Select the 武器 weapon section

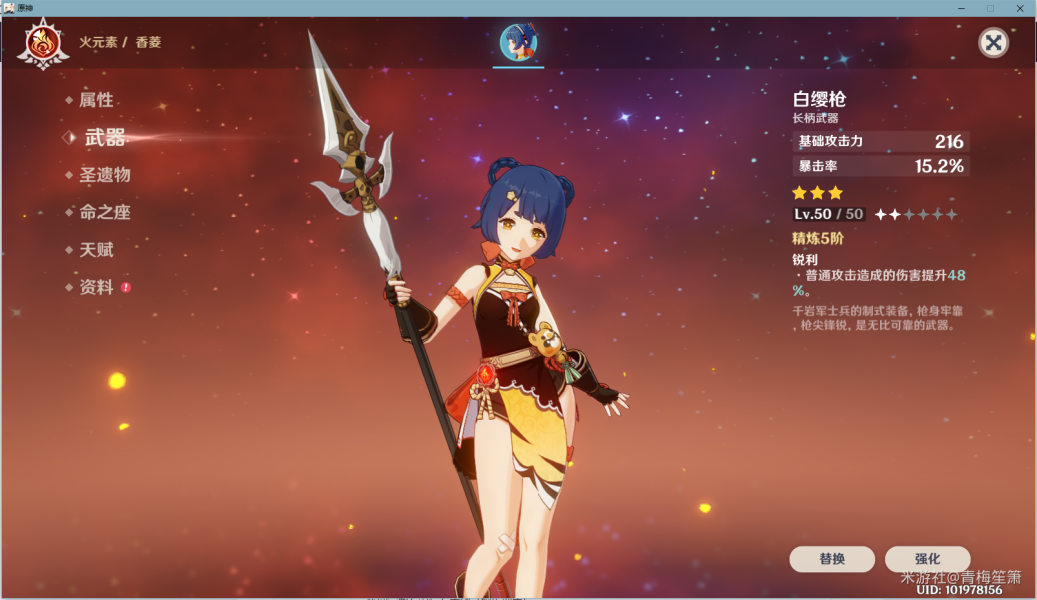point(105,138)
